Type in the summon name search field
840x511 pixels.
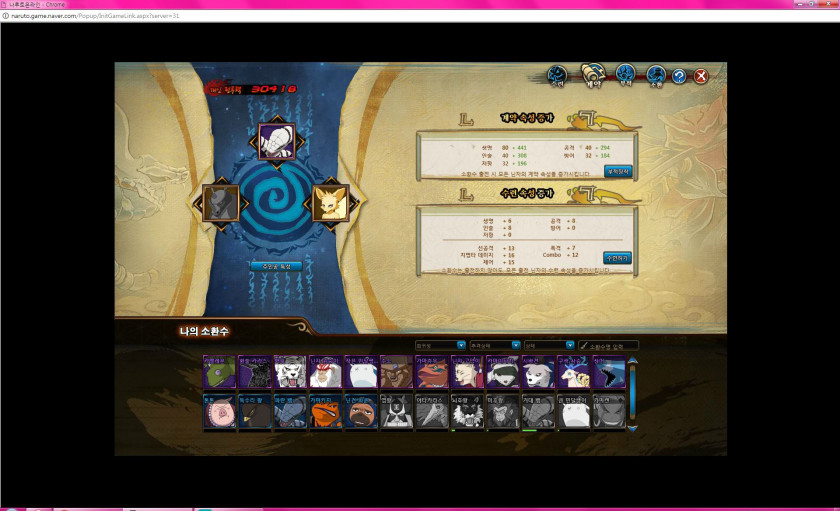coord(611,345)
